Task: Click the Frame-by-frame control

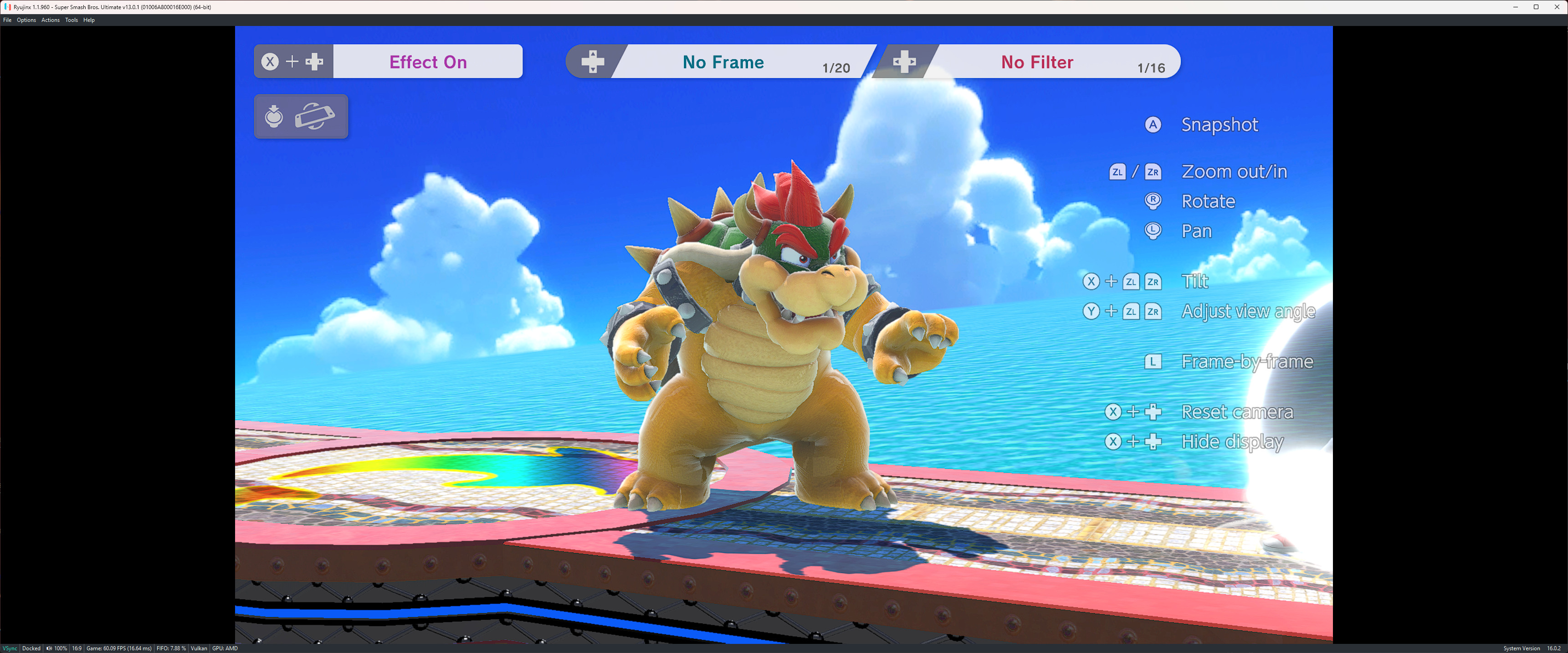Action: [x=1247, y=361]
